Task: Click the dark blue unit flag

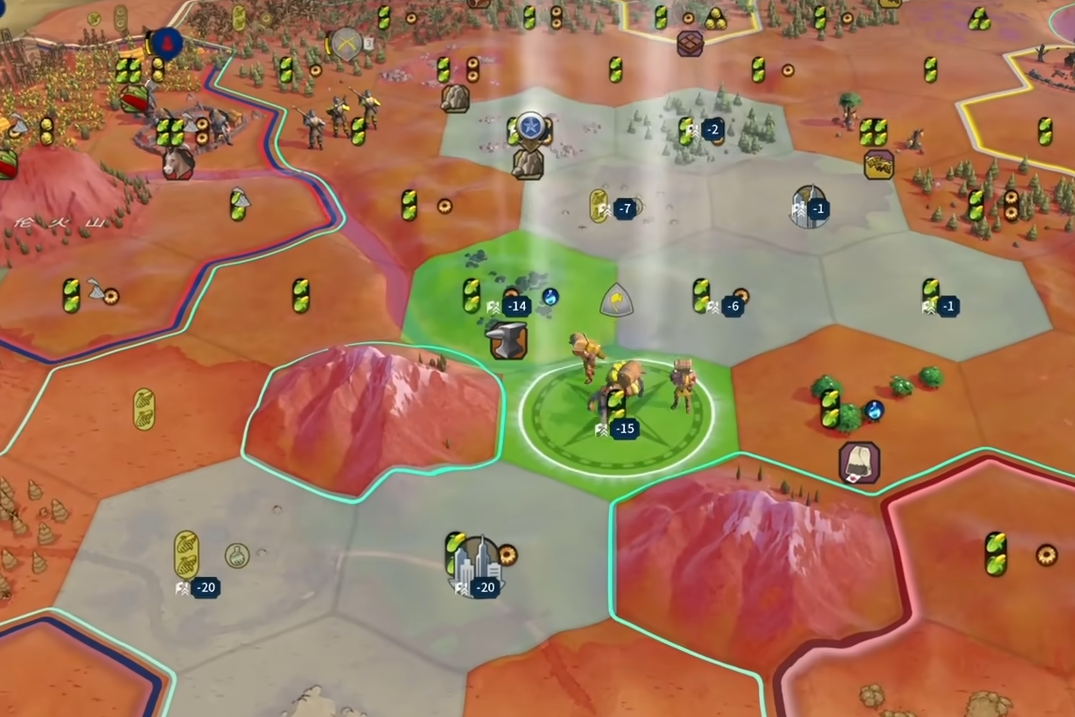Action: click(x=167, y=43)
